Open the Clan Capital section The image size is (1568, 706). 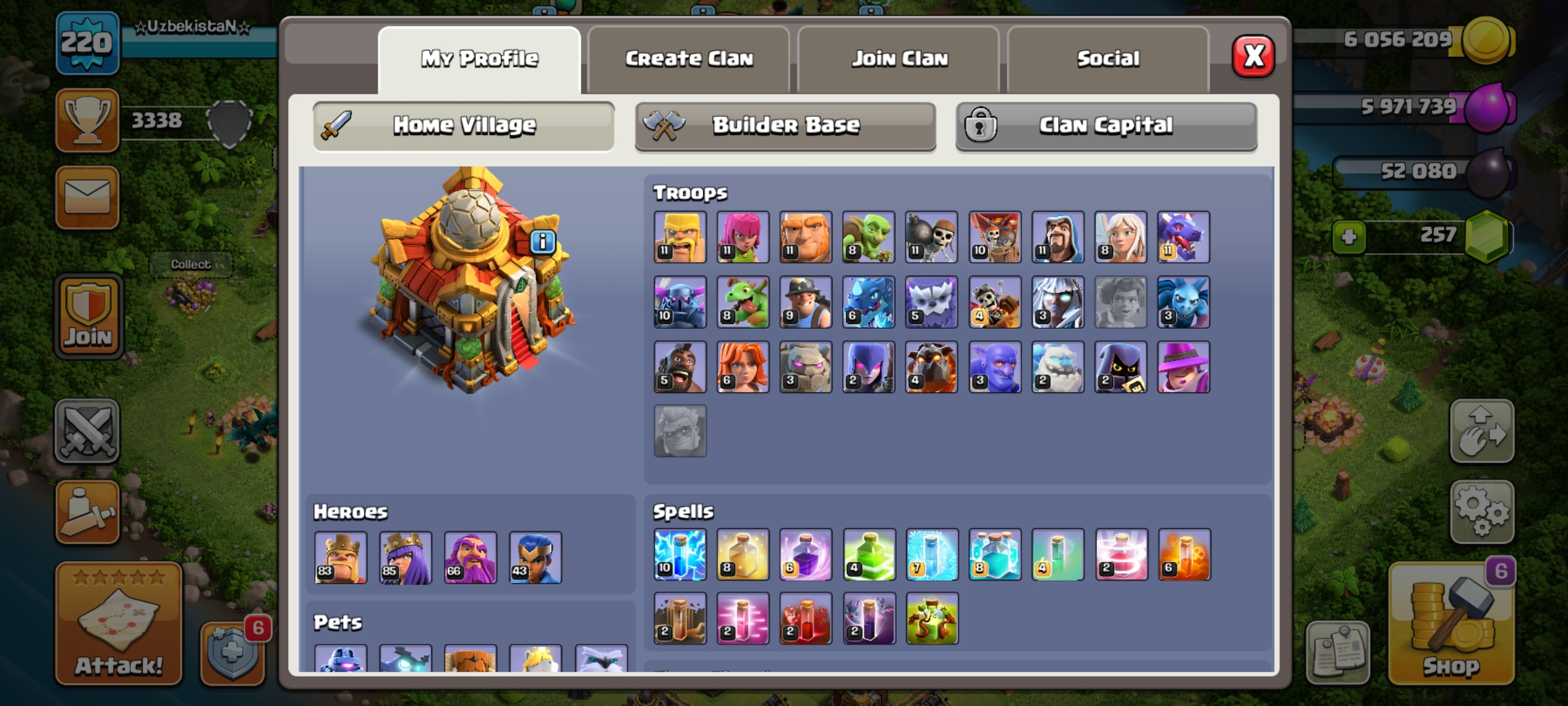[1105, 126]
